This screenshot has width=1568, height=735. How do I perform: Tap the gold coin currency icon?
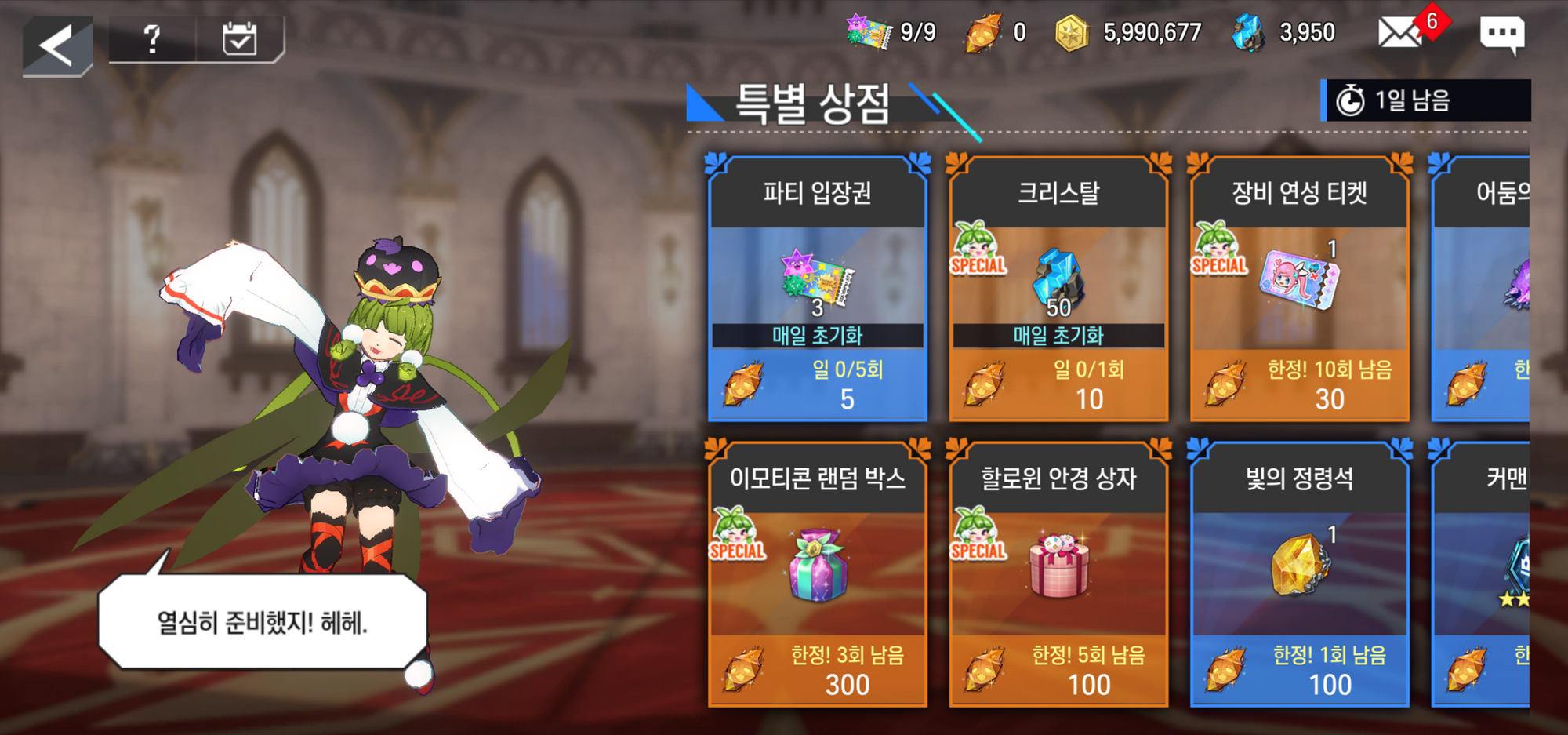[x=1072, y=34]
